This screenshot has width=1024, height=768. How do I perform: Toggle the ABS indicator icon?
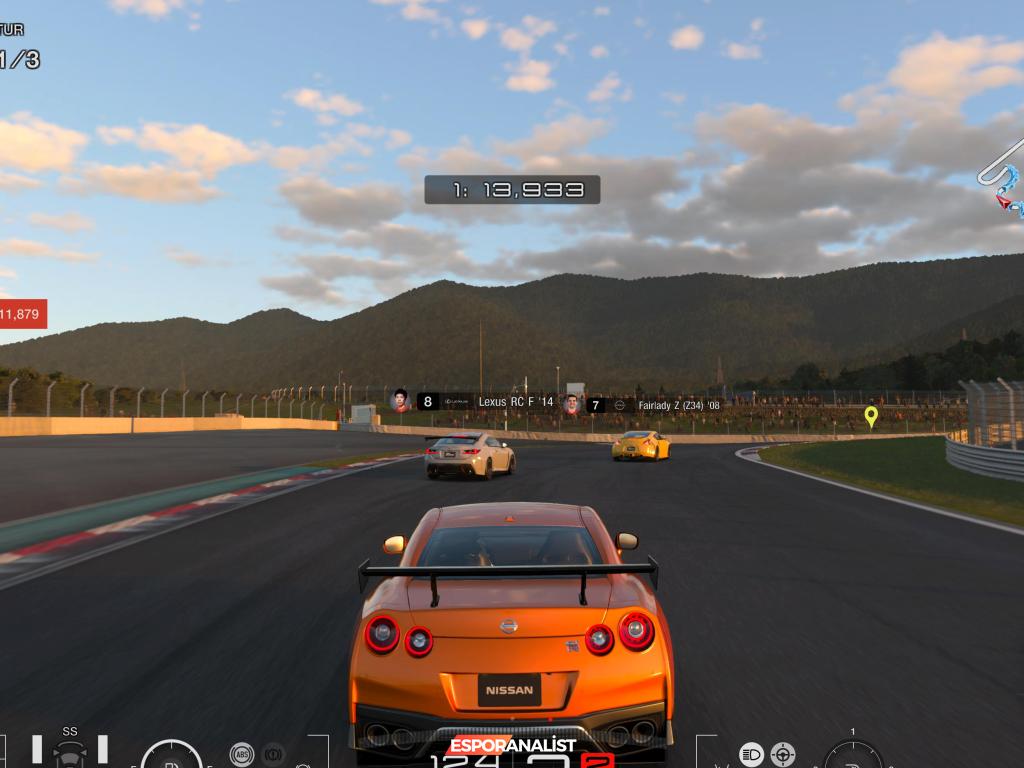pos(241,754)
